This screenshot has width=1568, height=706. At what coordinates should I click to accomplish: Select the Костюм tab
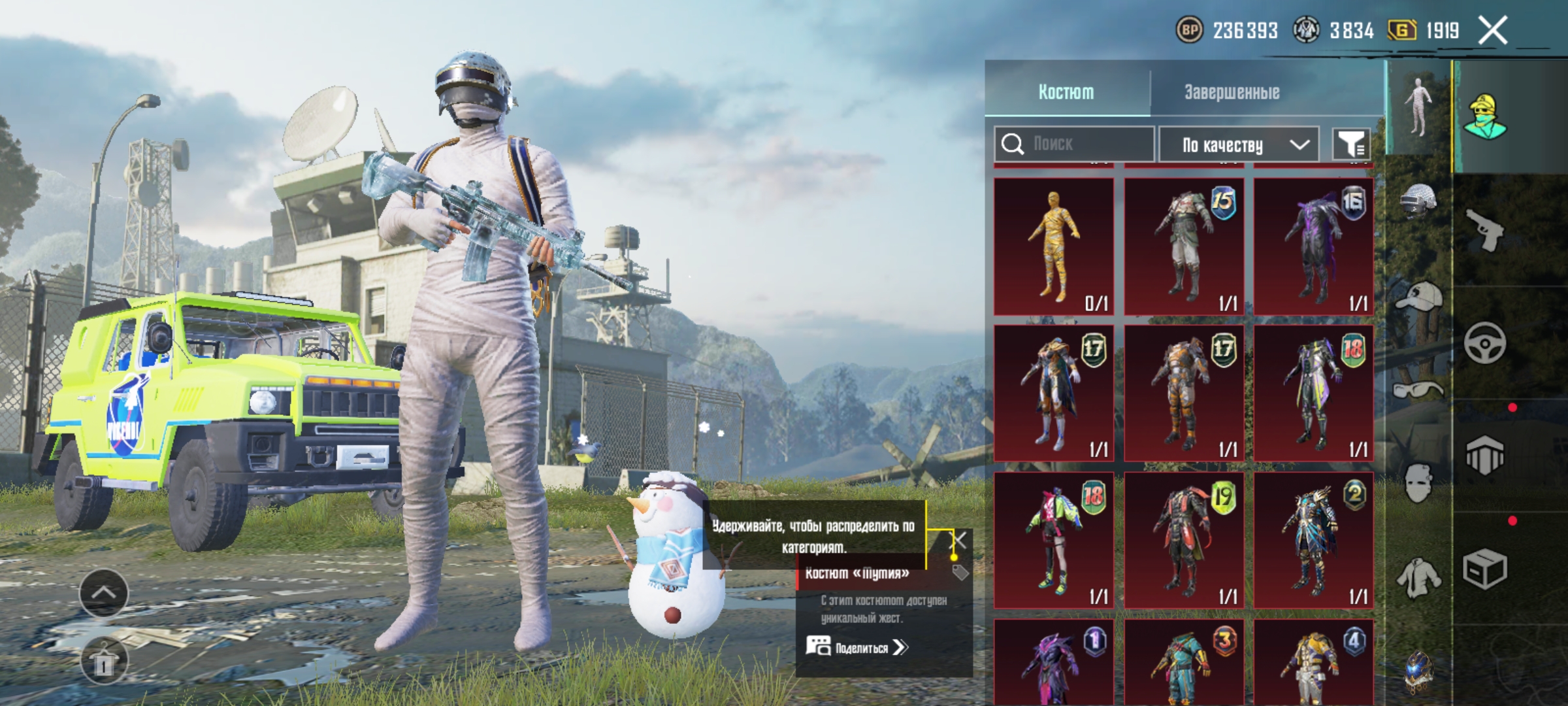(1066, 92)
